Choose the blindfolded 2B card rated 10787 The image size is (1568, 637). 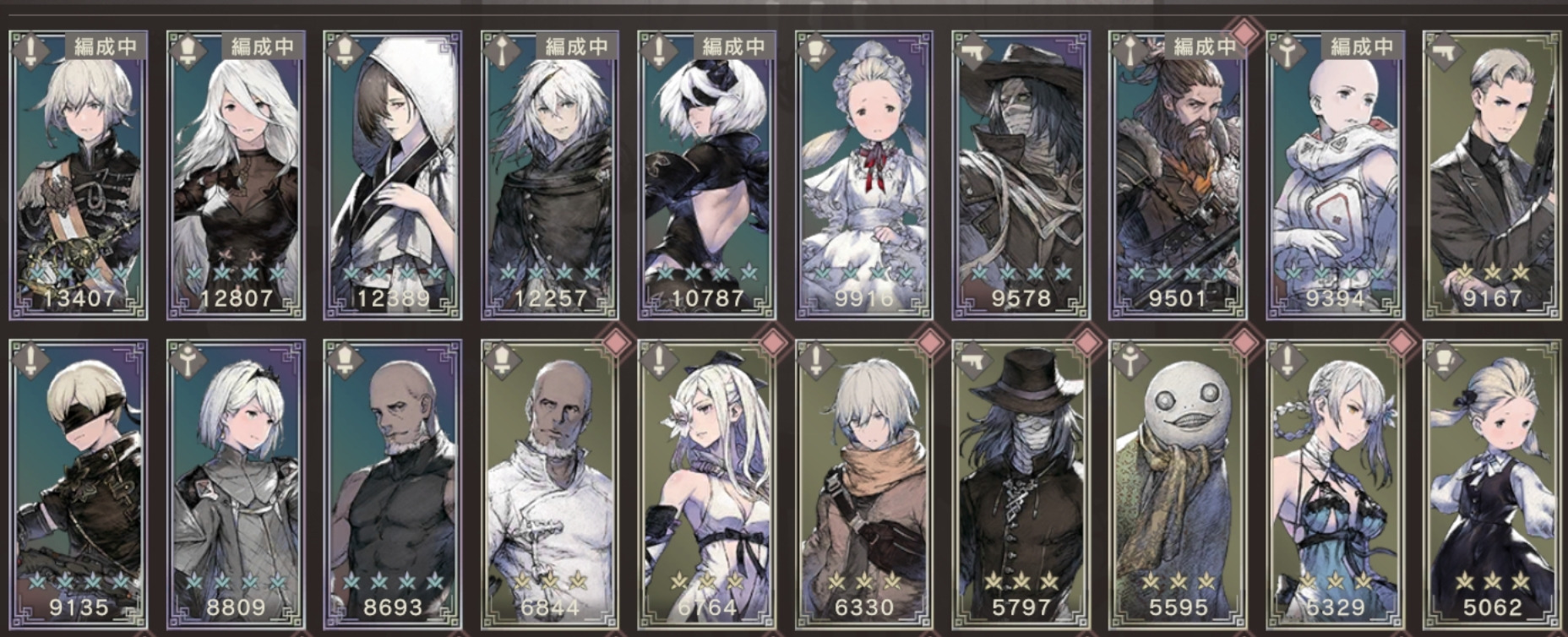click(x=707, y=176)
